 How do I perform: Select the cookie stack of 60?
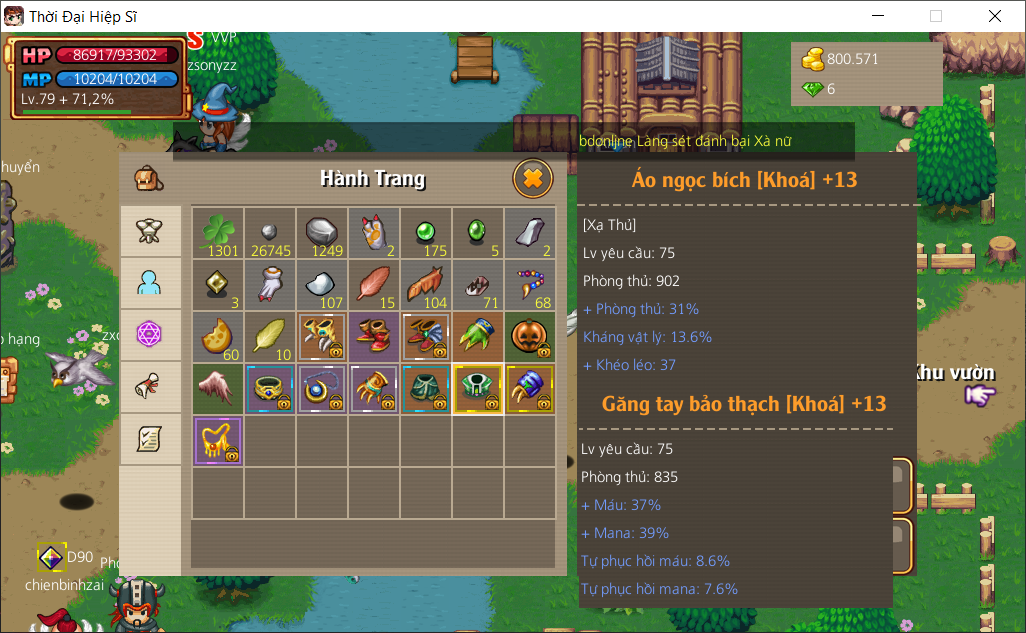217,336
